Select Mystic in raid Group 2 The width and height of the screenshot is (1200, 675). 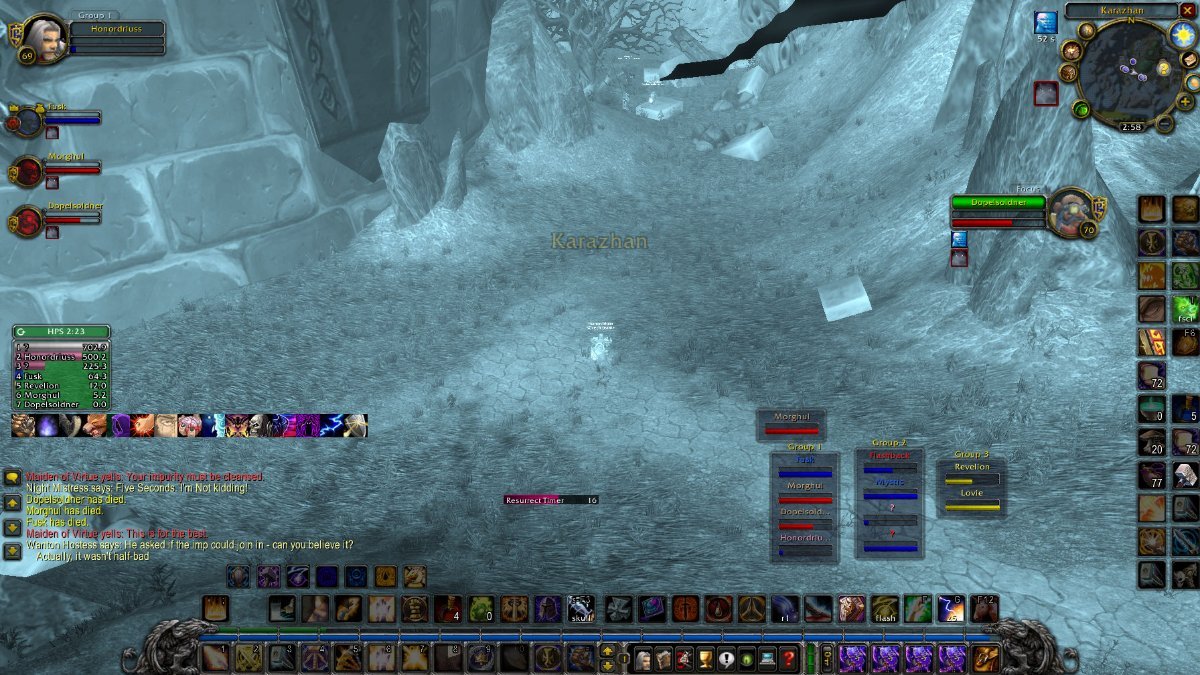pos(890,489)
